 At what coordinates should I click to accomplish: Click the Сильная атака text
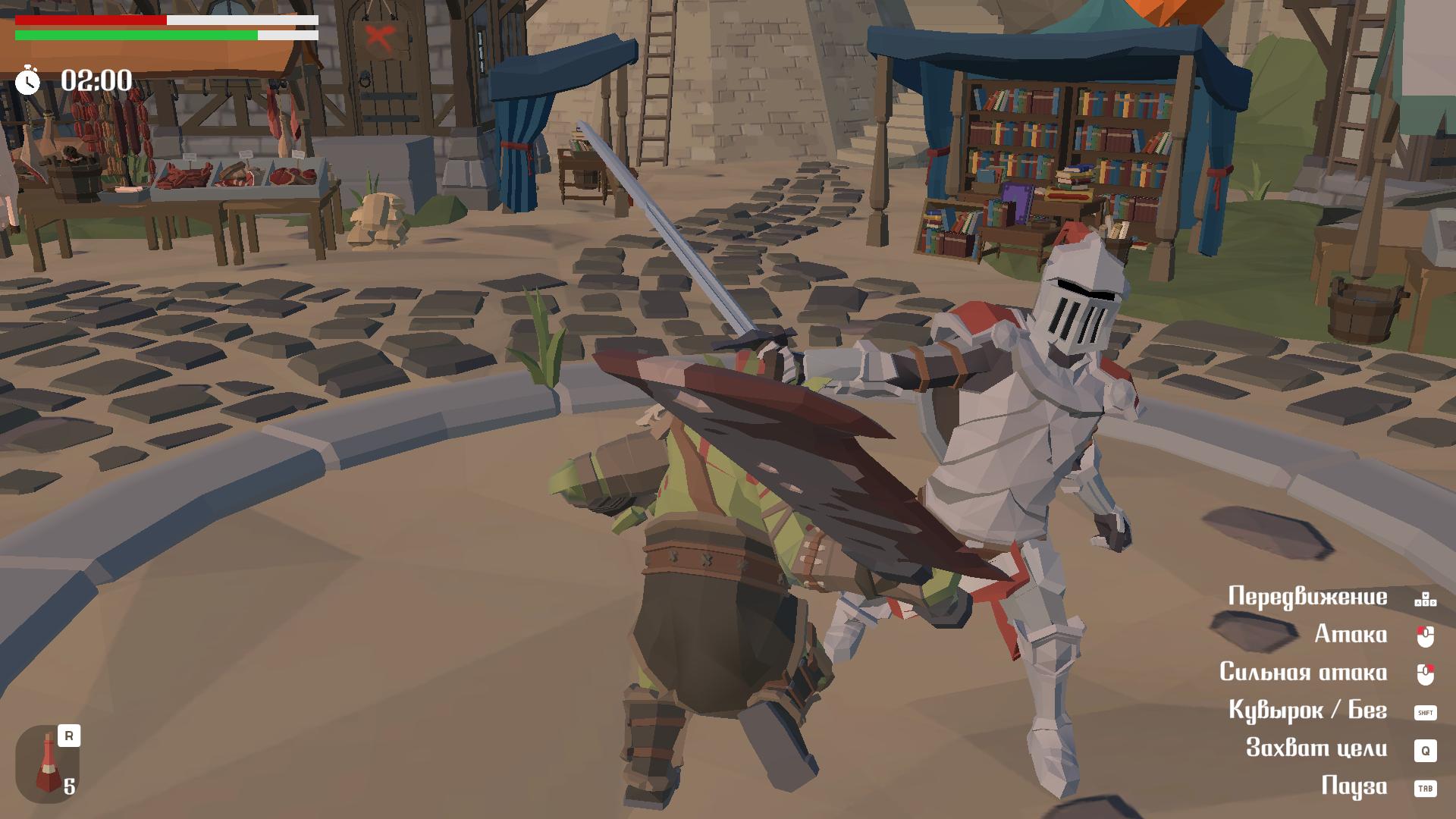click(1303, 673)
